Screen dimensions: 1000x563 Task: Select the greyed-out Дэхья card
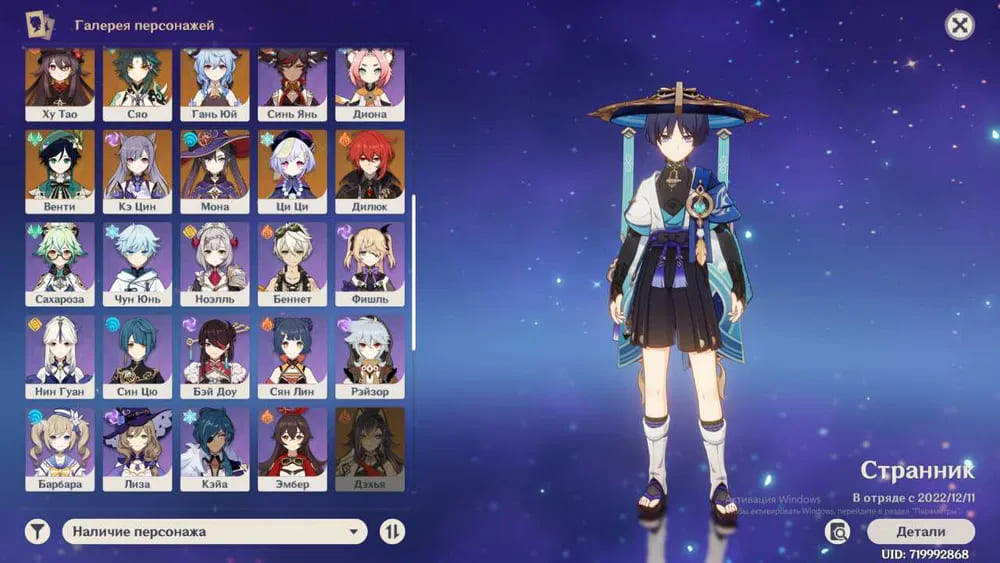pos(370,449)
